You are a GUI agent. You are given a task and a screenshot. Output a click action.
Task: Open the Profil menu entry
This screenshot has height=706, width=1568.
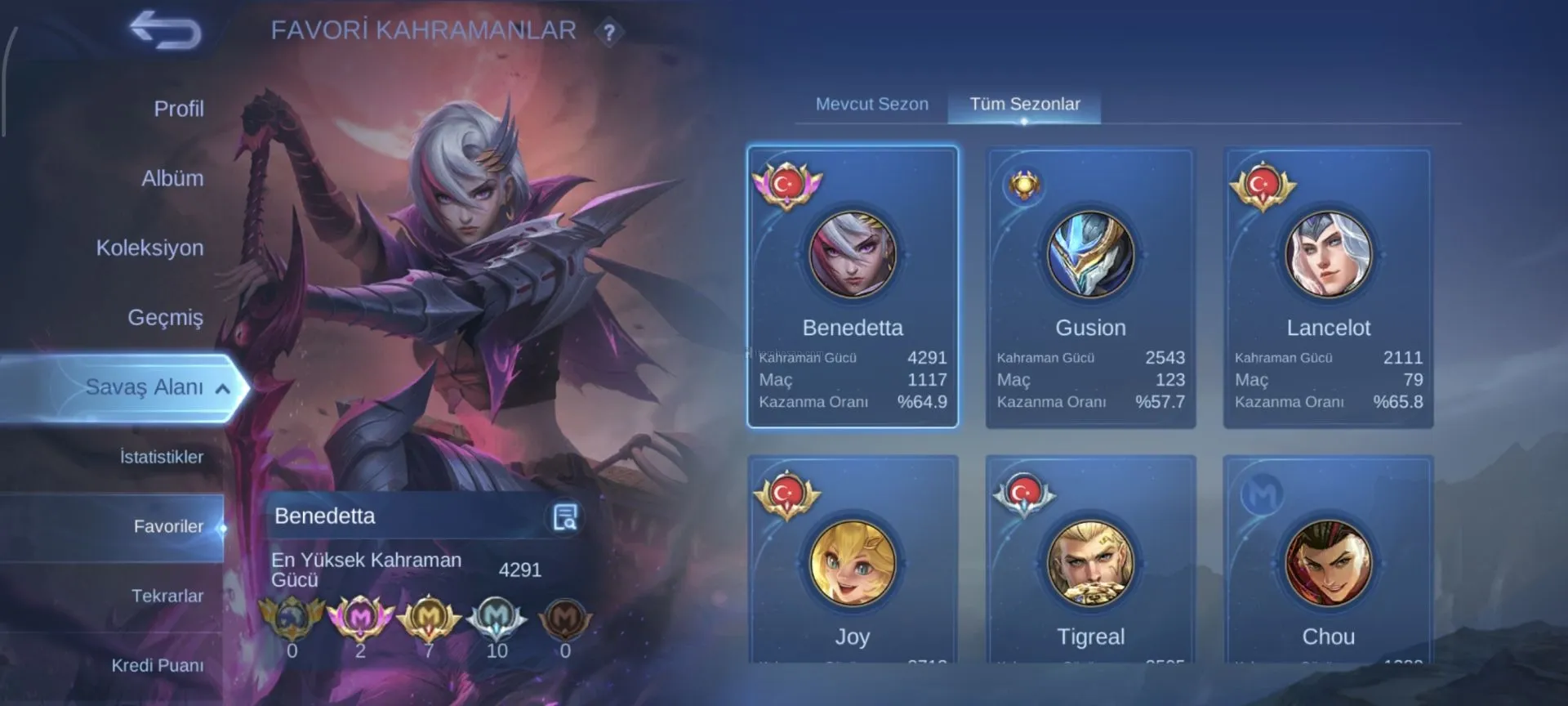[x=178, y=109]
